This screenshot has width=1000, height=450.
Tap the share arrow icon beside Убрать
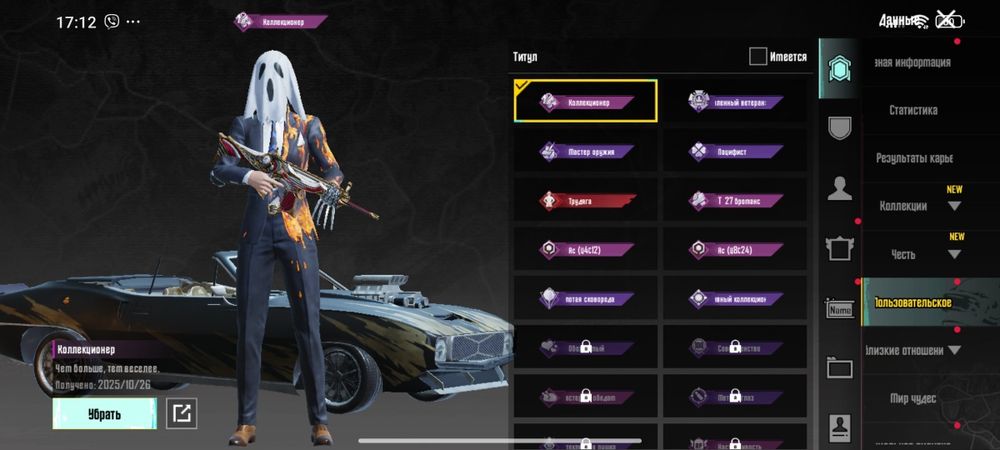coord(182,413)
